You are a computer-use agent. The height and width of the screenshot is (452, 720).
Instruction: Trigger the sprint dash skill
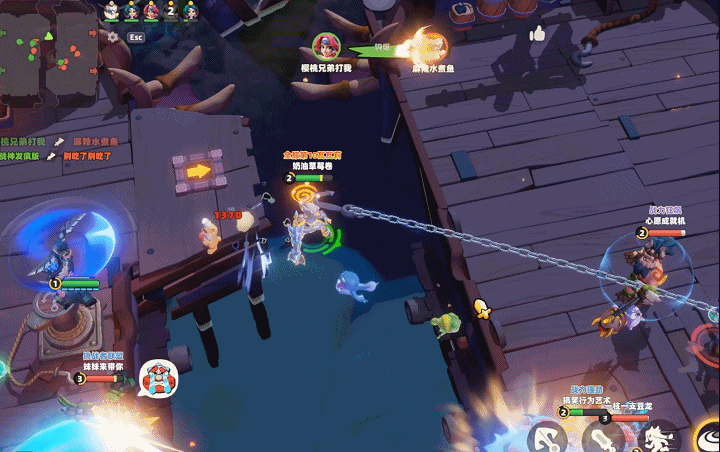coord(656,438)
